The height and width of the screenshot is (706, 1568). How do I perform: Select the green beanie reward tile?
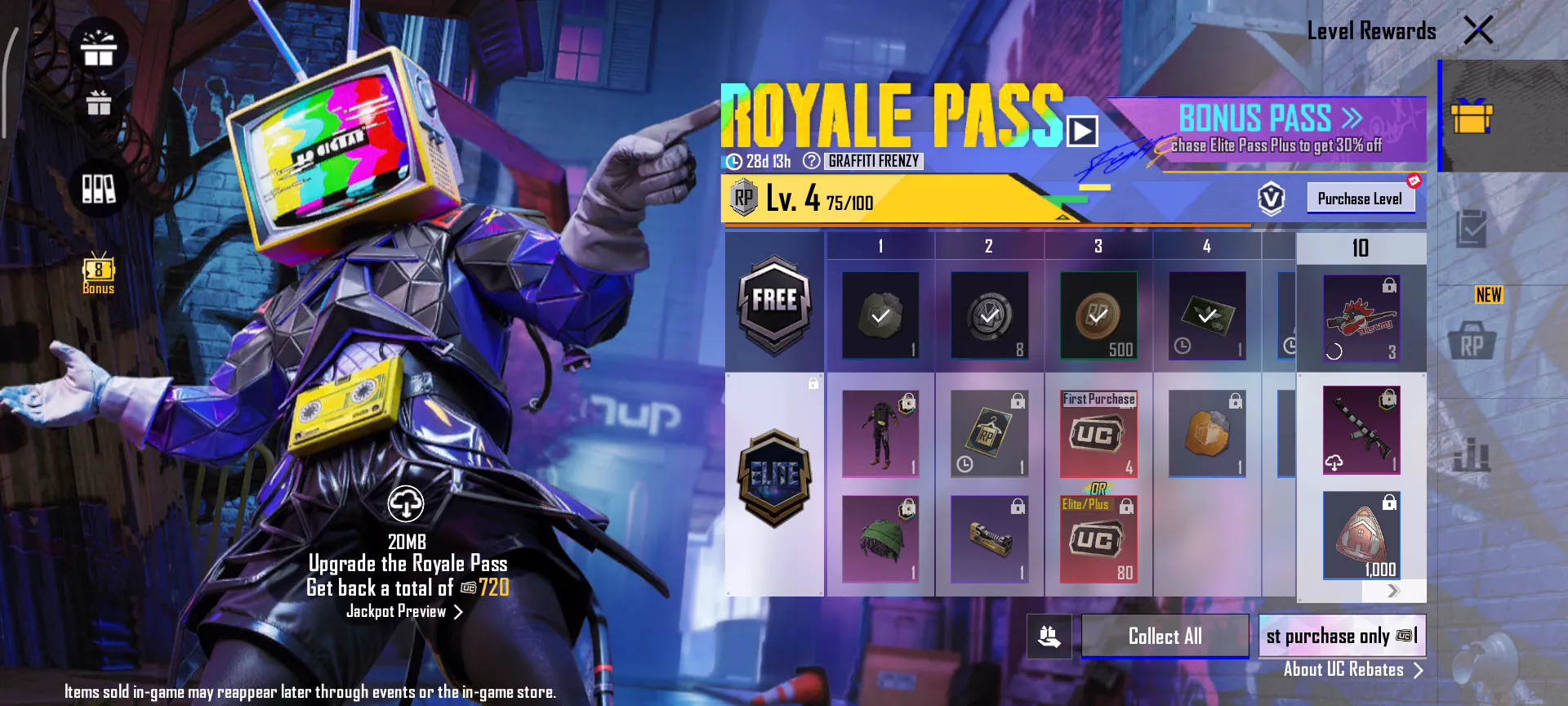(x=880, y=539)
